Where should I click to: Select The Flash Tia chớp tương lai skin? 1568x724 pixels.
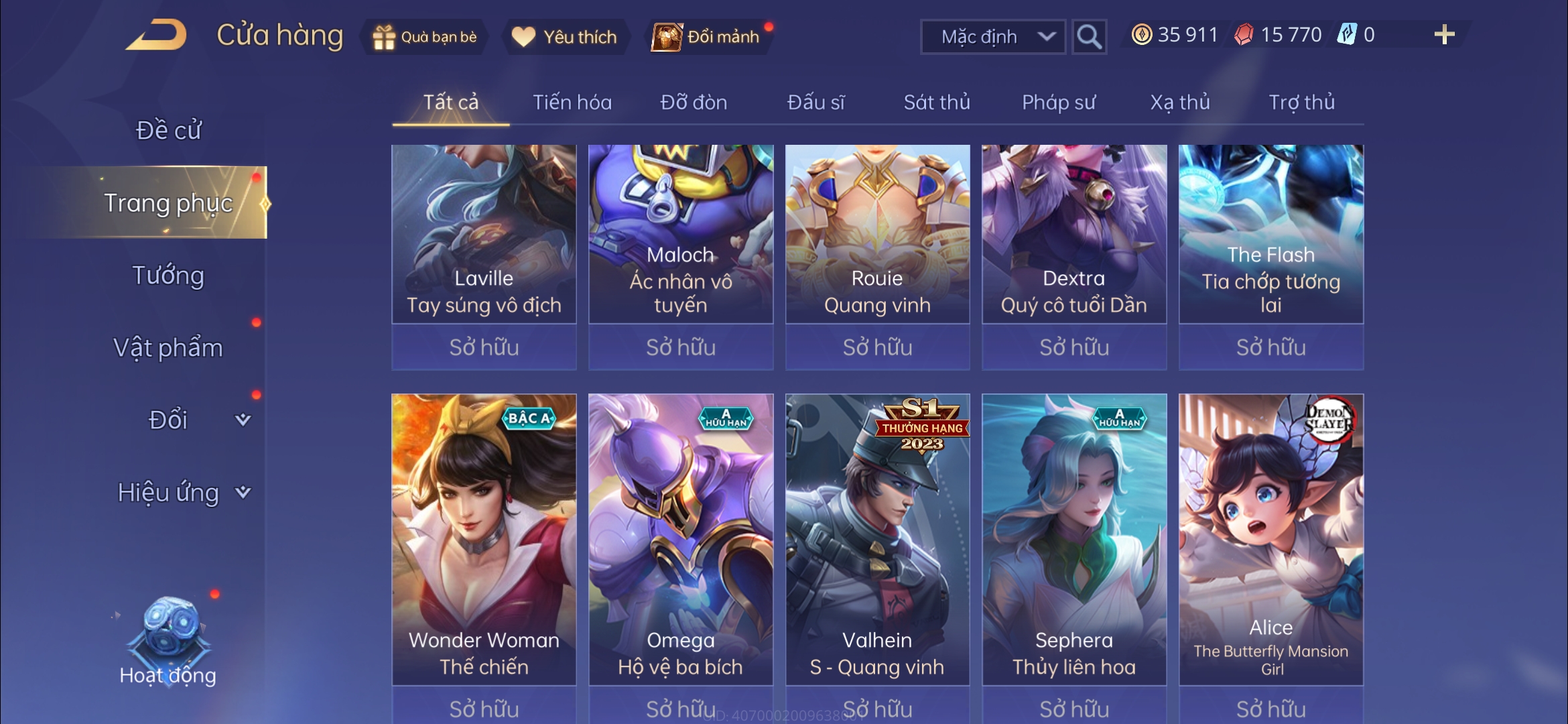pyautogui.click(x=1271, y=235)
